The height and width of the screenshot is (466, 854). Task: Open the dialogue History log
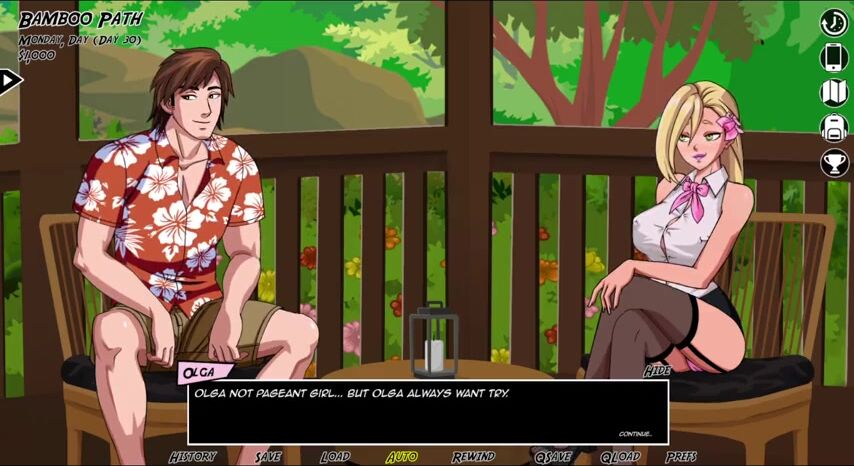click(192, 456)
